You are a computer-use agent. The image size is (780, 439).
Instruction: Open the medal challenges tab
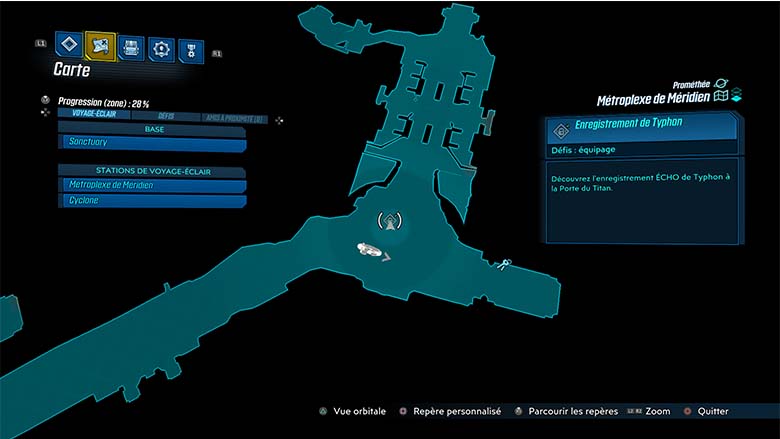coord(190,50)
